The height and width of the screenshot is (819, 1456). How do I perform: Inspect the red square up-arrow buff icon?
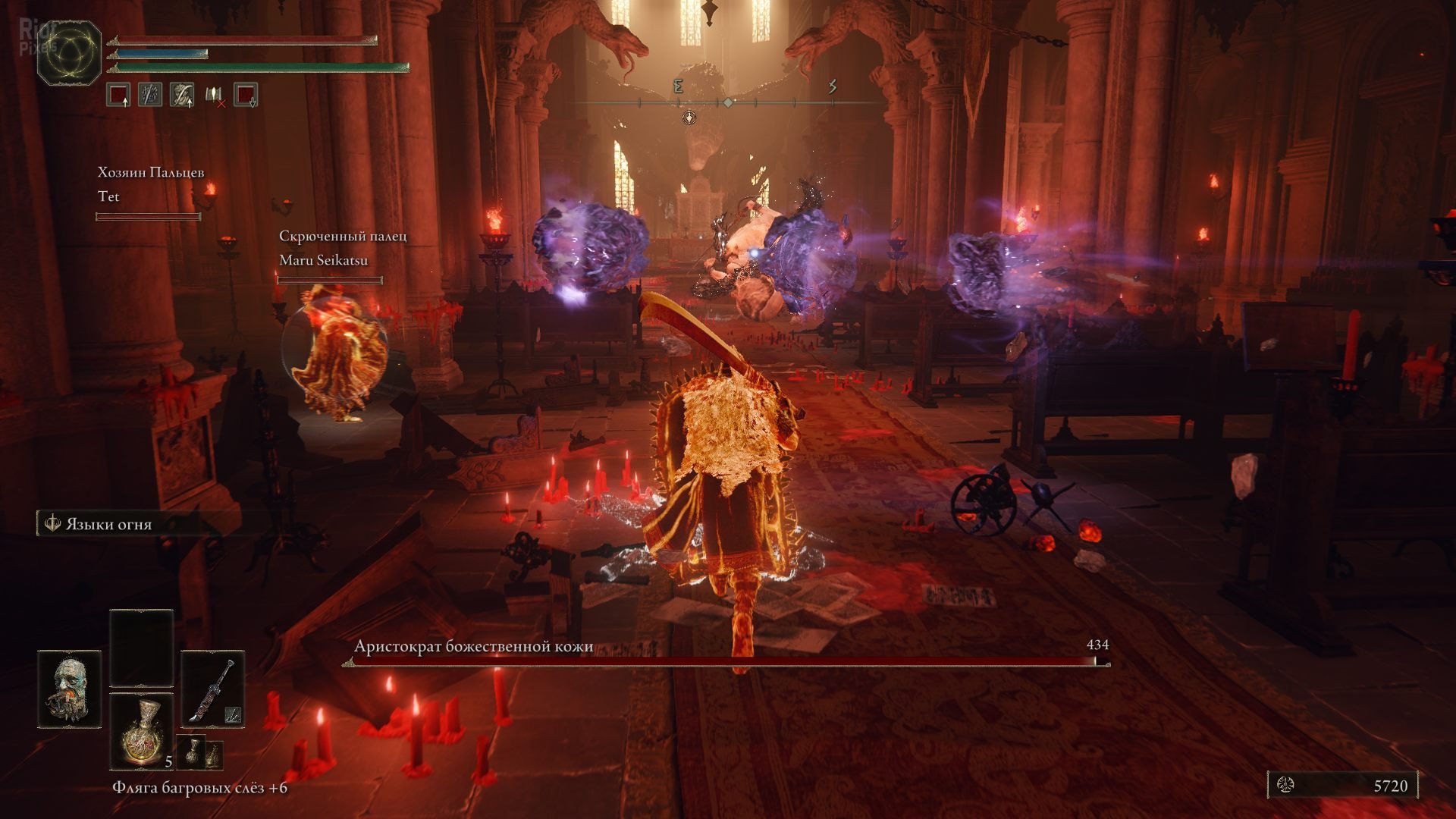118,95
